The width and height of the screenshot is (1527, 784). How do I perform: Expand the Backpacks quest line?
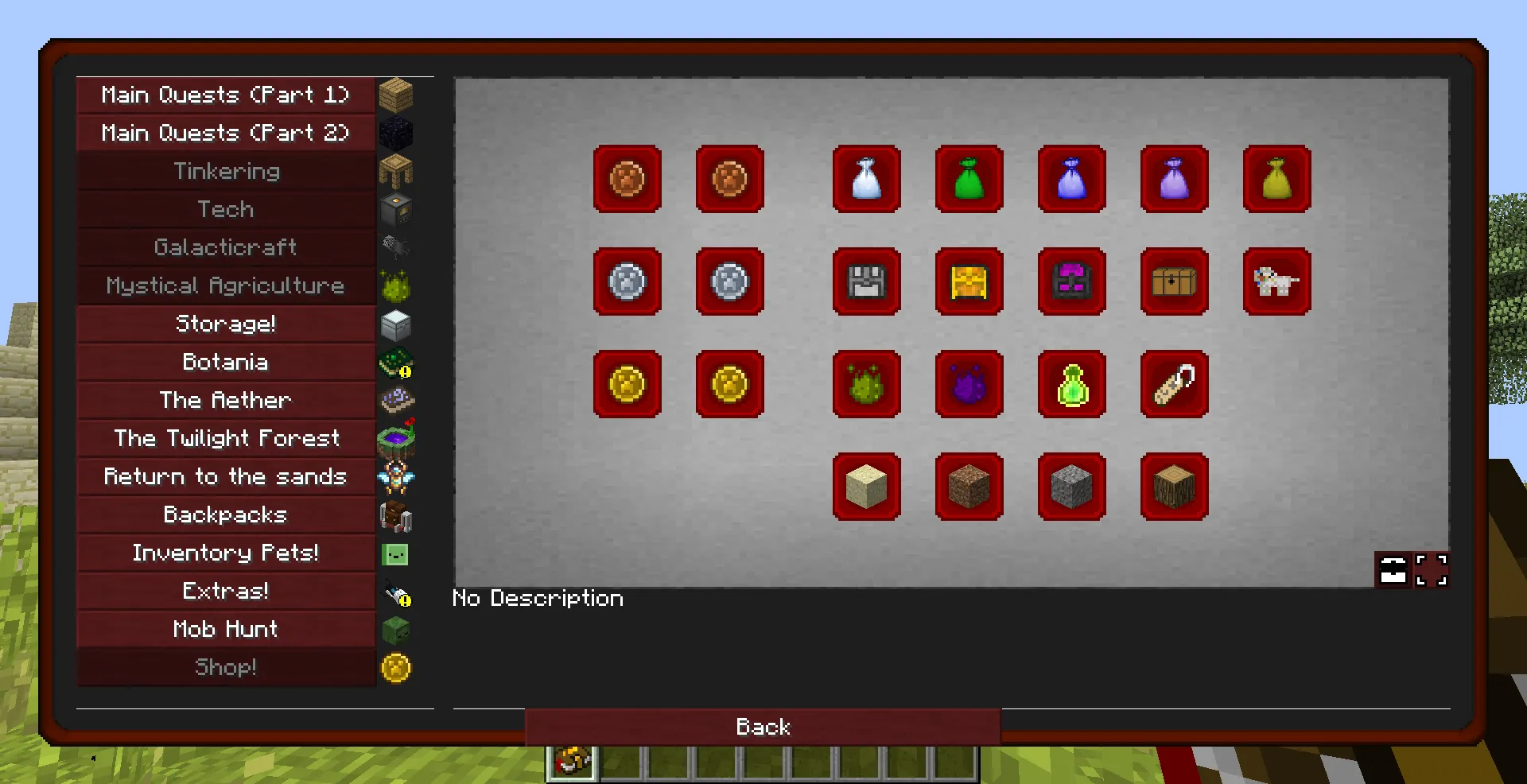(226, 514)
